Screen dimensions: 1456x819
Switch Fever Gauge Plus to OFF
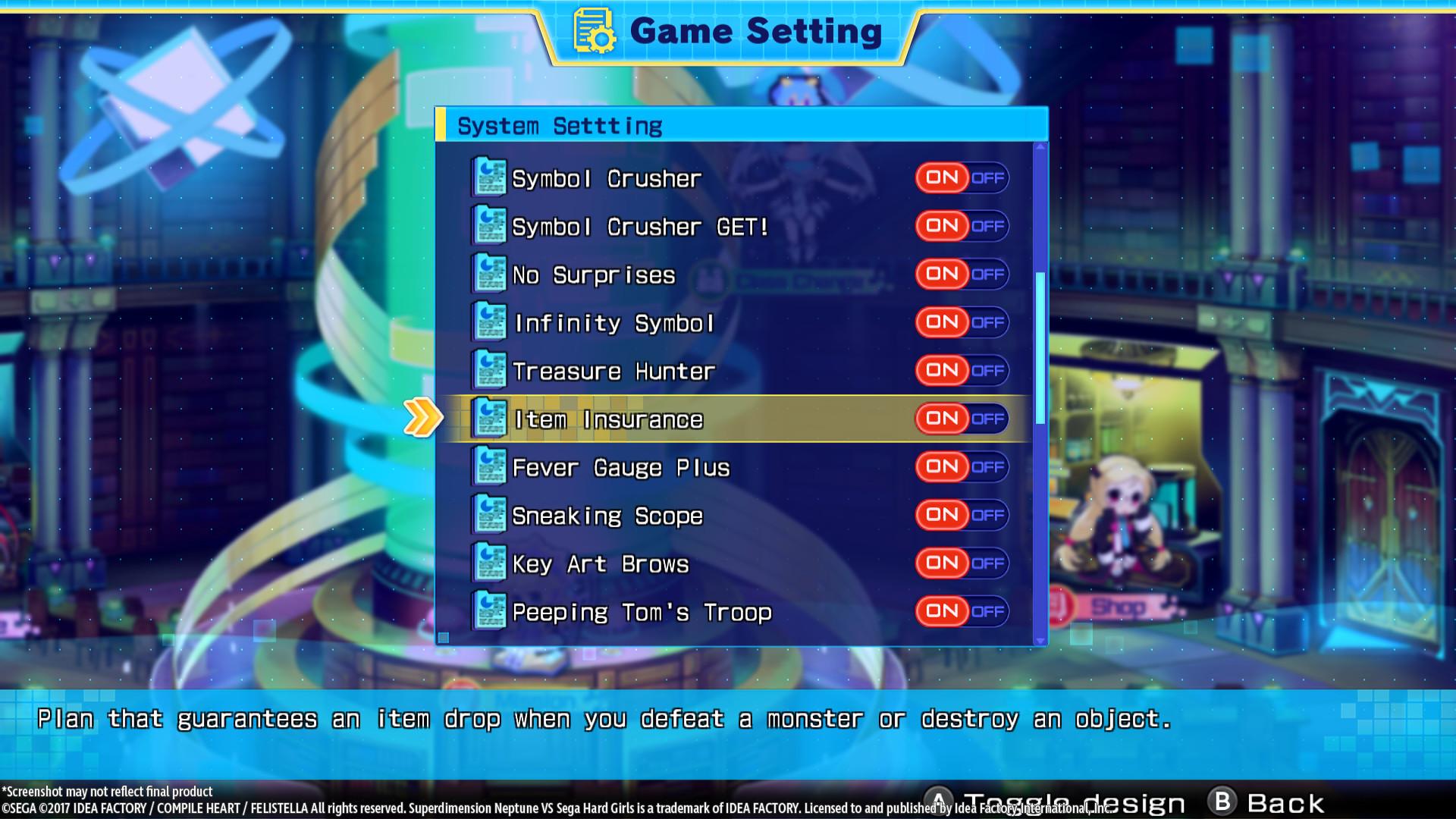(x=988, y=466)
